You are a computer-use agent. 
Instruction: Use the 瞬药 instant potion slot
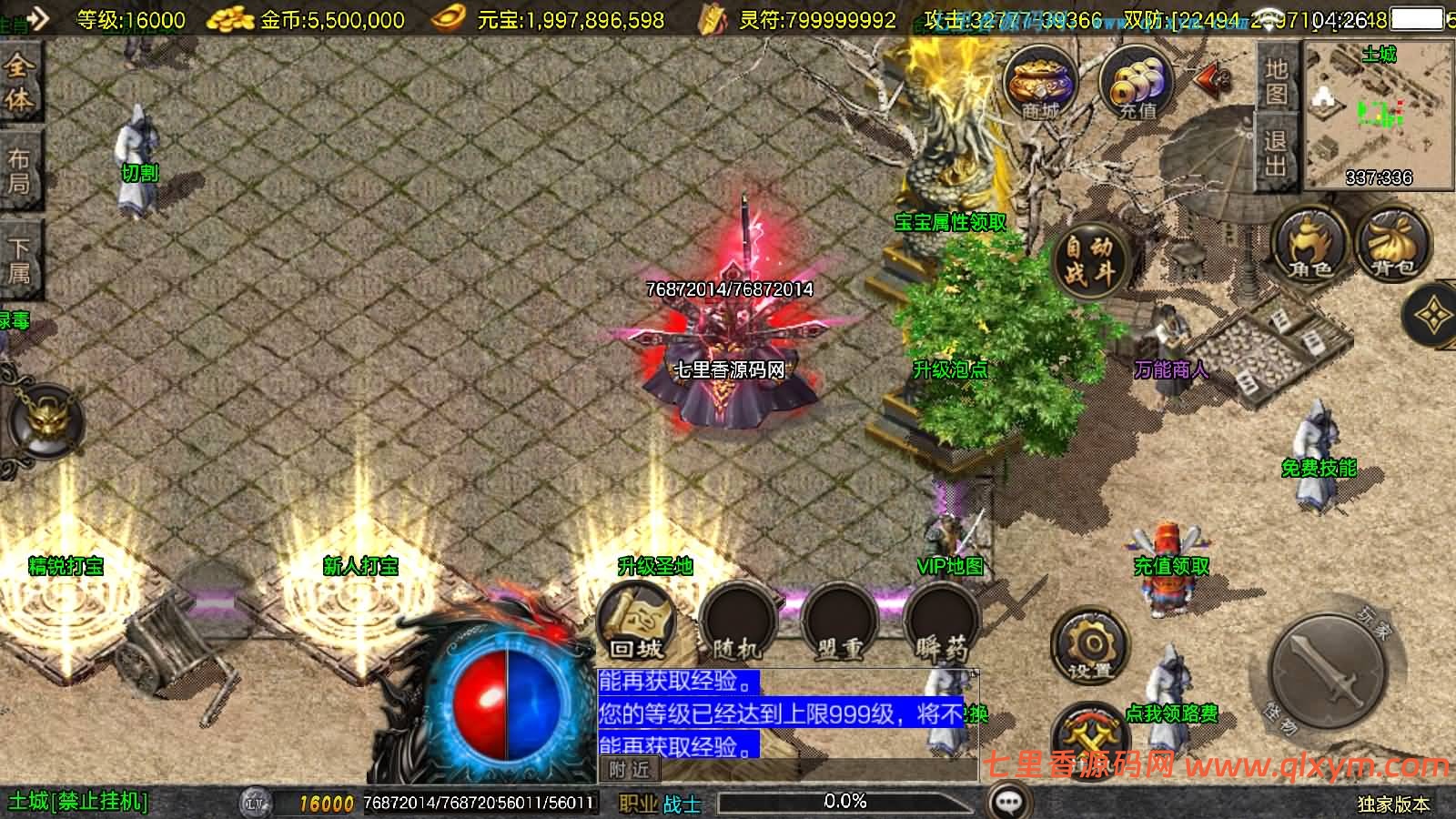point(941,624)
